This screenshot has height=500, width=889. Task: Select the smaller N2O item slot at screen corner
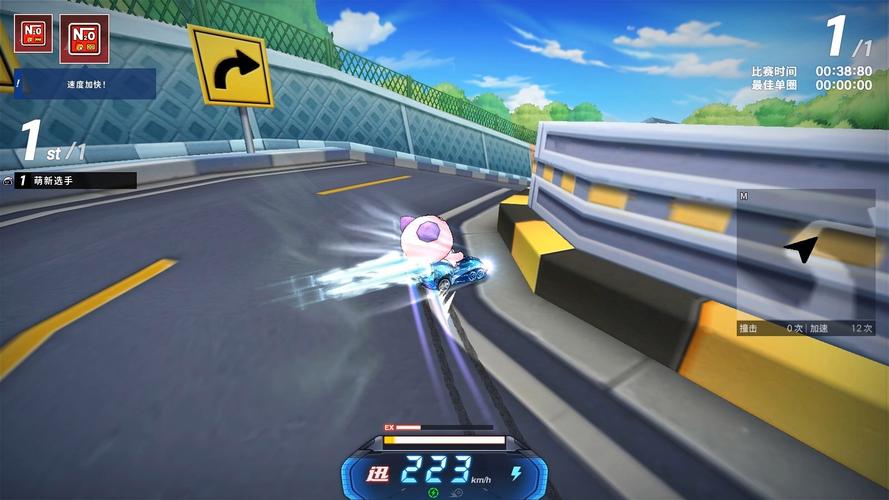(x=33, y=34)
